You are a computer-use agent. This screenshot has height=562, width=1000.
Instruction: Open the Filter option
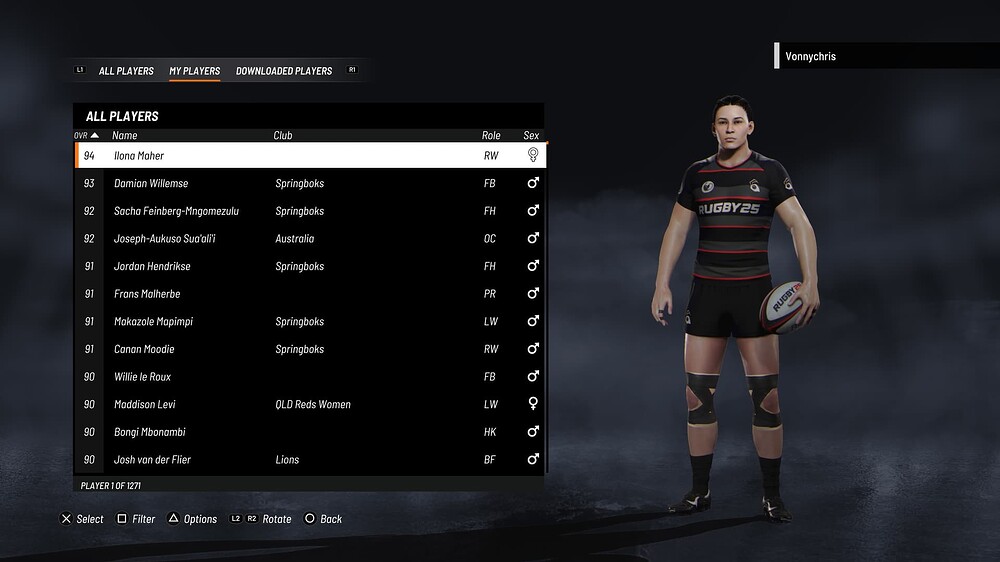[136, 519]
